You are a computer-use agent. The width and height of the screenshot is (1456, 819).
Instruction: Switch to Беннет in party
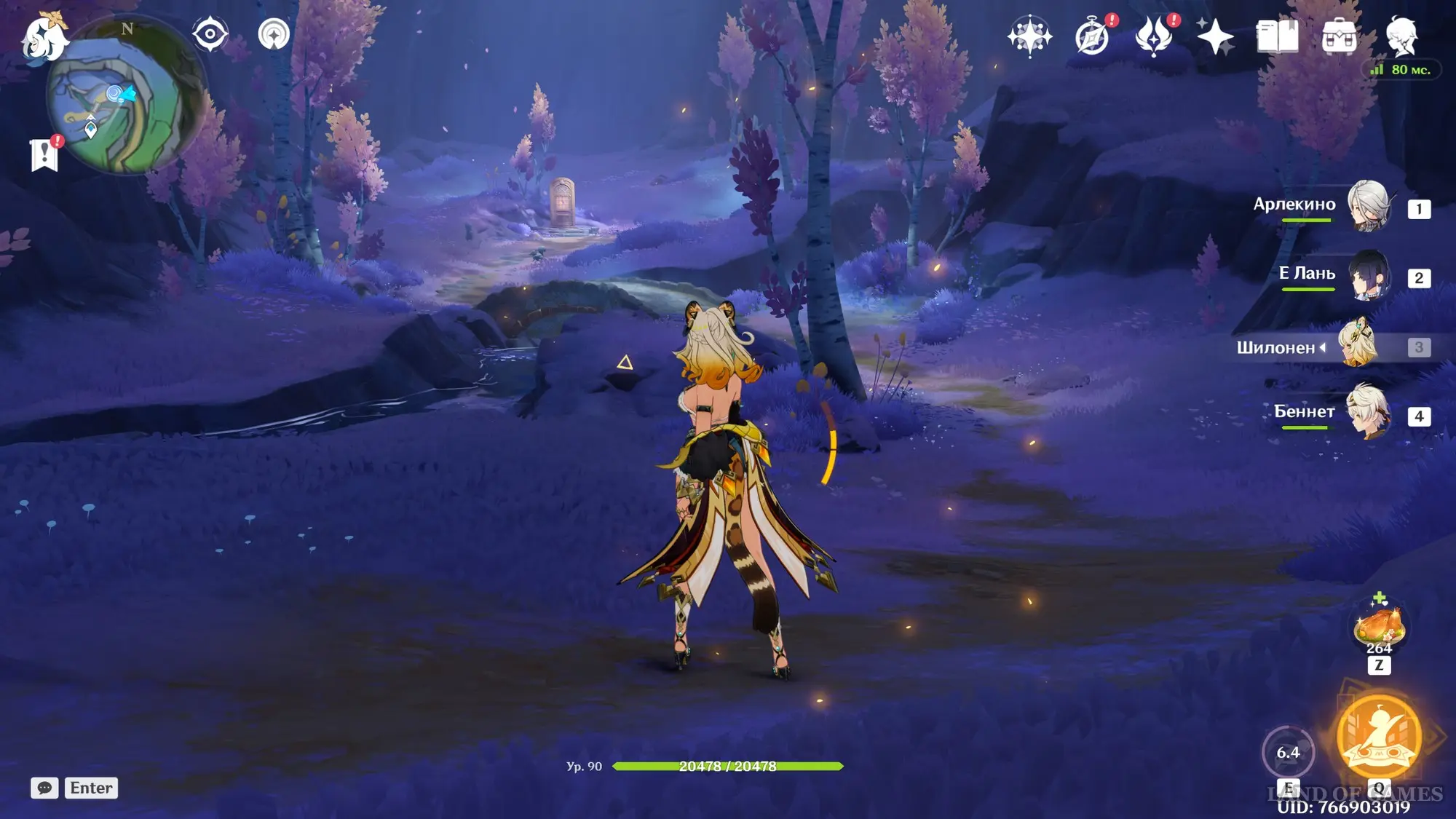coord(1369,413)
